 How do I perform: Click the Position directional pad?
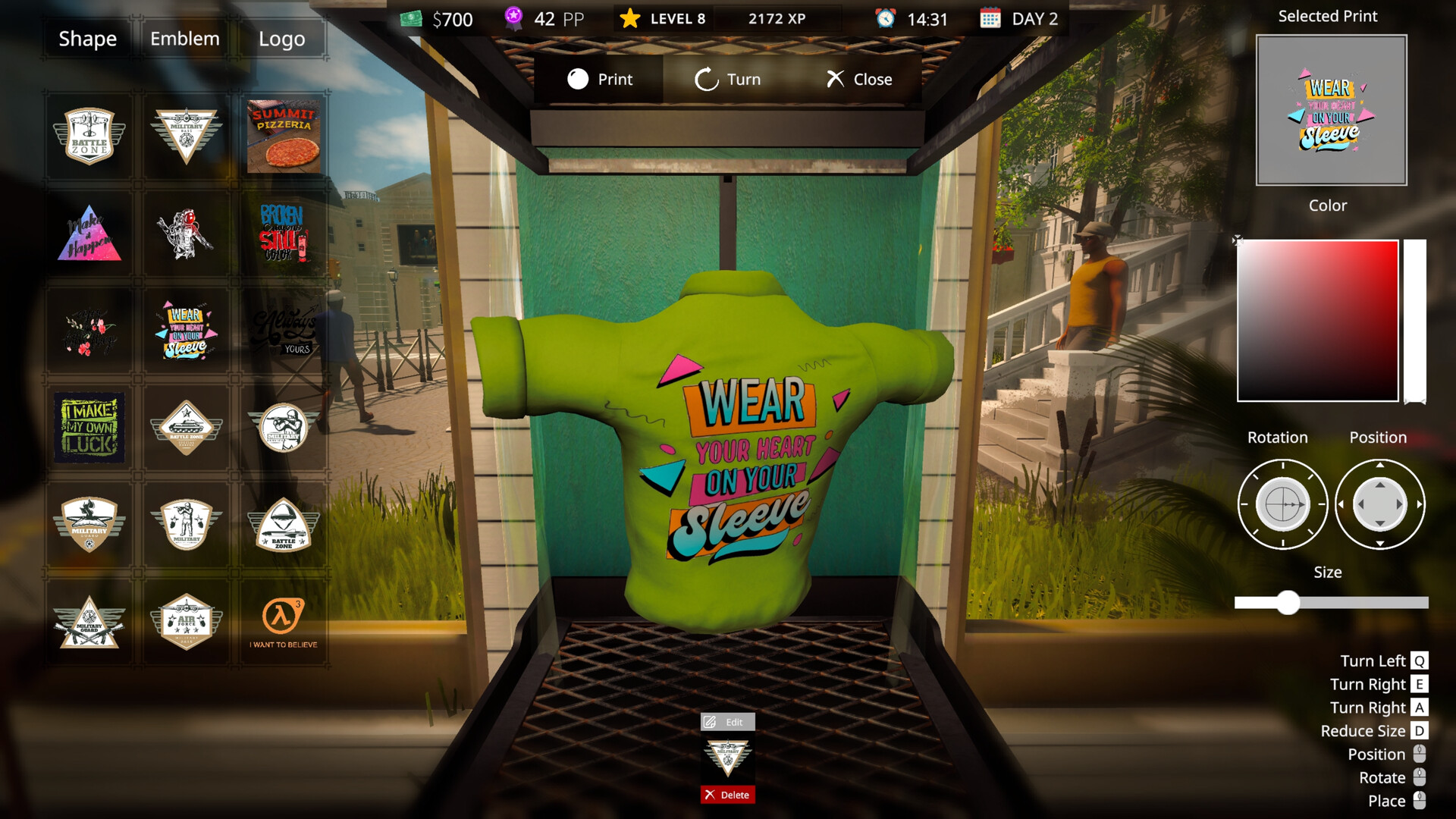coord(1380,504)
